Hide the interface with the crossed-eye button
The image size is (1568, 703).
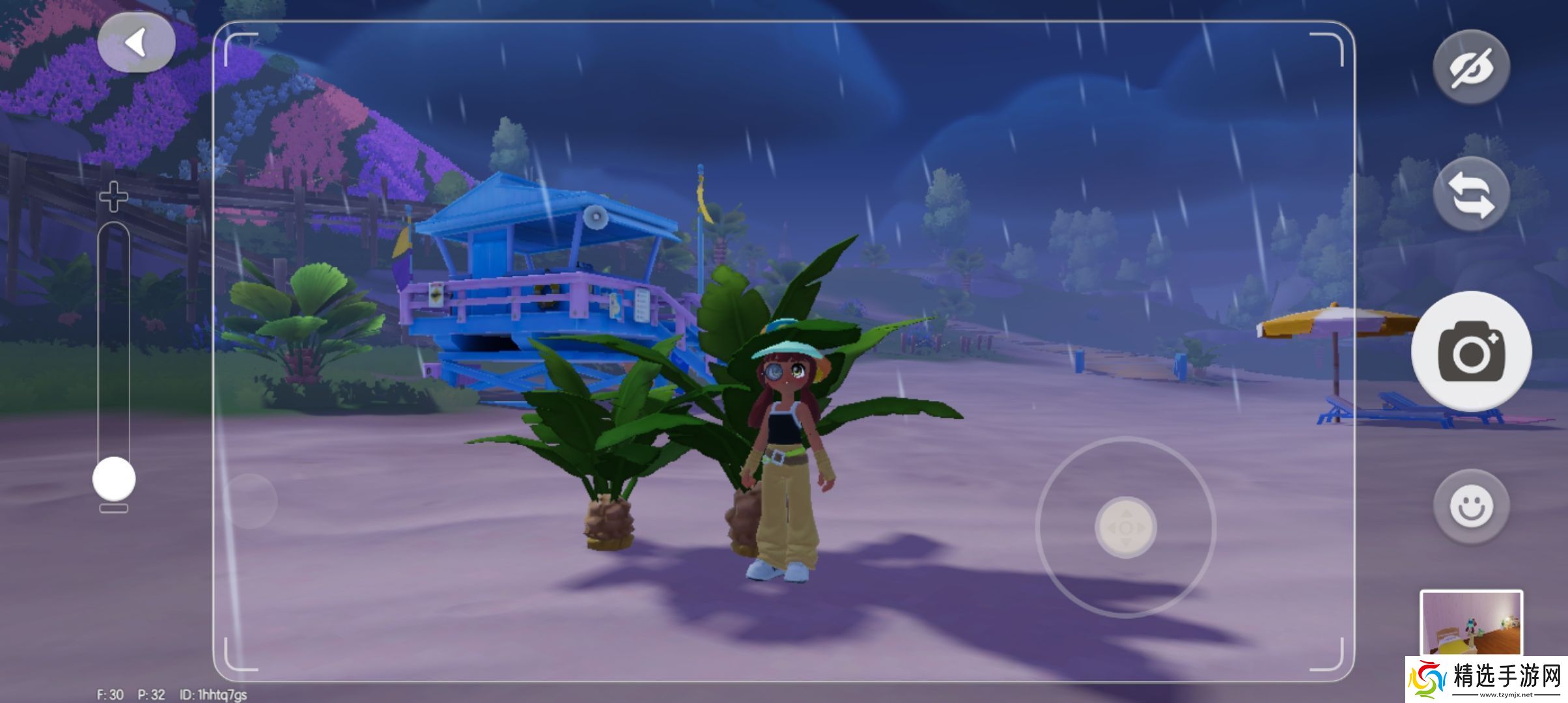[1471, 67]
